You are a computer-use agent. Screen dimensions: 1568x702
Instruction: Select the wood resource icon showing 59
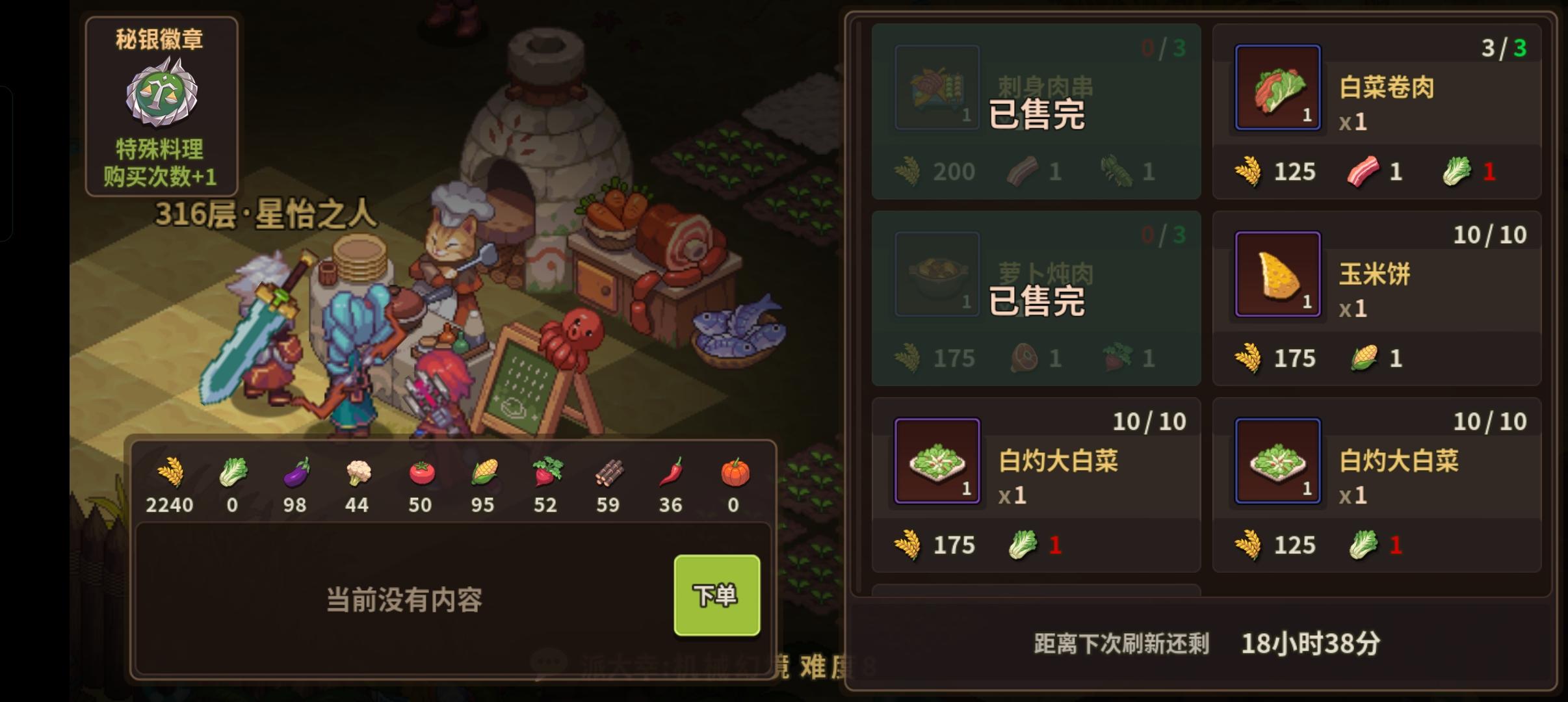coord(608,474)
